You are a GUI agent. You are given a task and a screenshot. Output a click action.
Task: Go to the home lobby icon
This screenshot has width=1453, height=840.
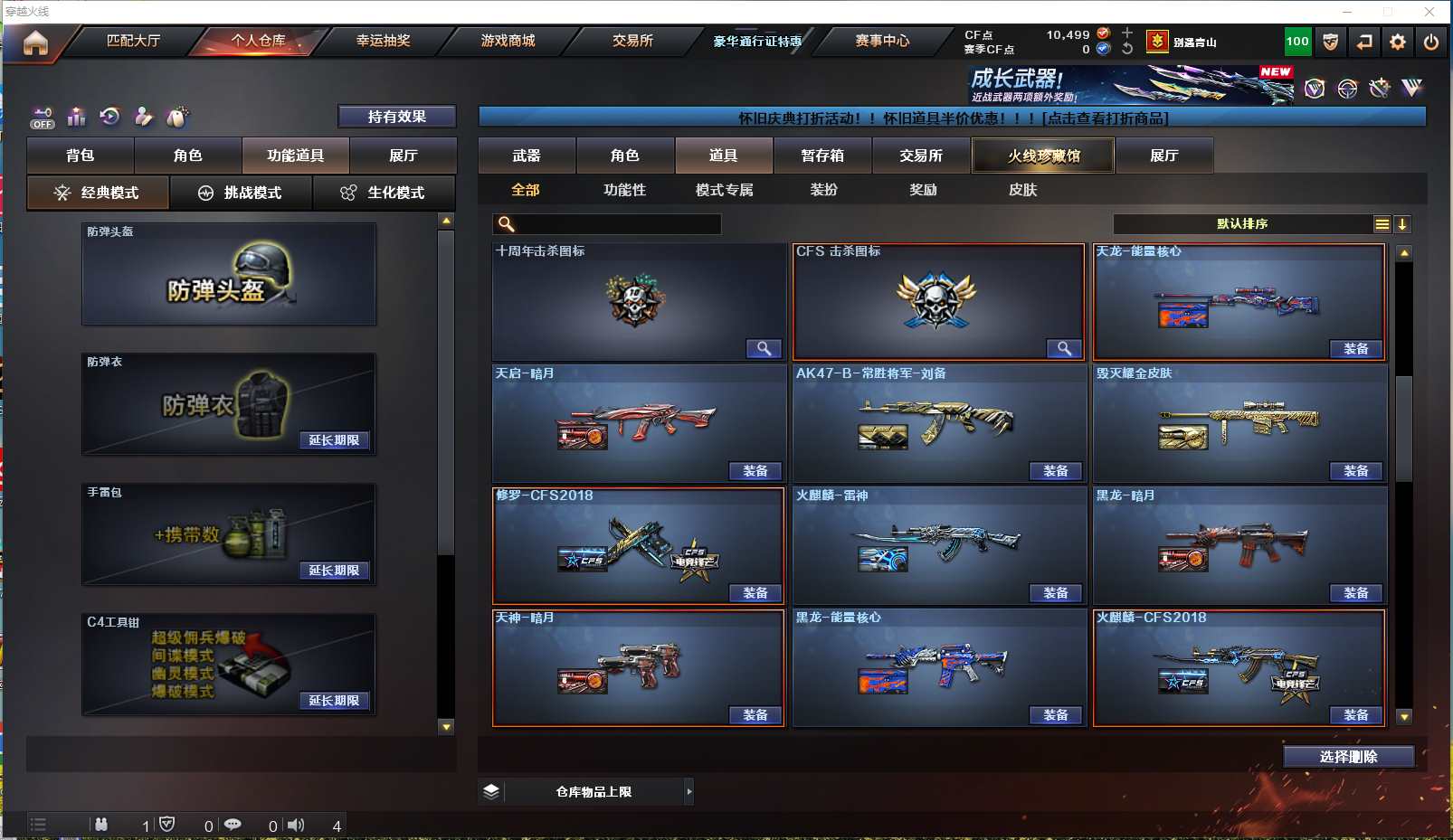[x=35, y=42]
